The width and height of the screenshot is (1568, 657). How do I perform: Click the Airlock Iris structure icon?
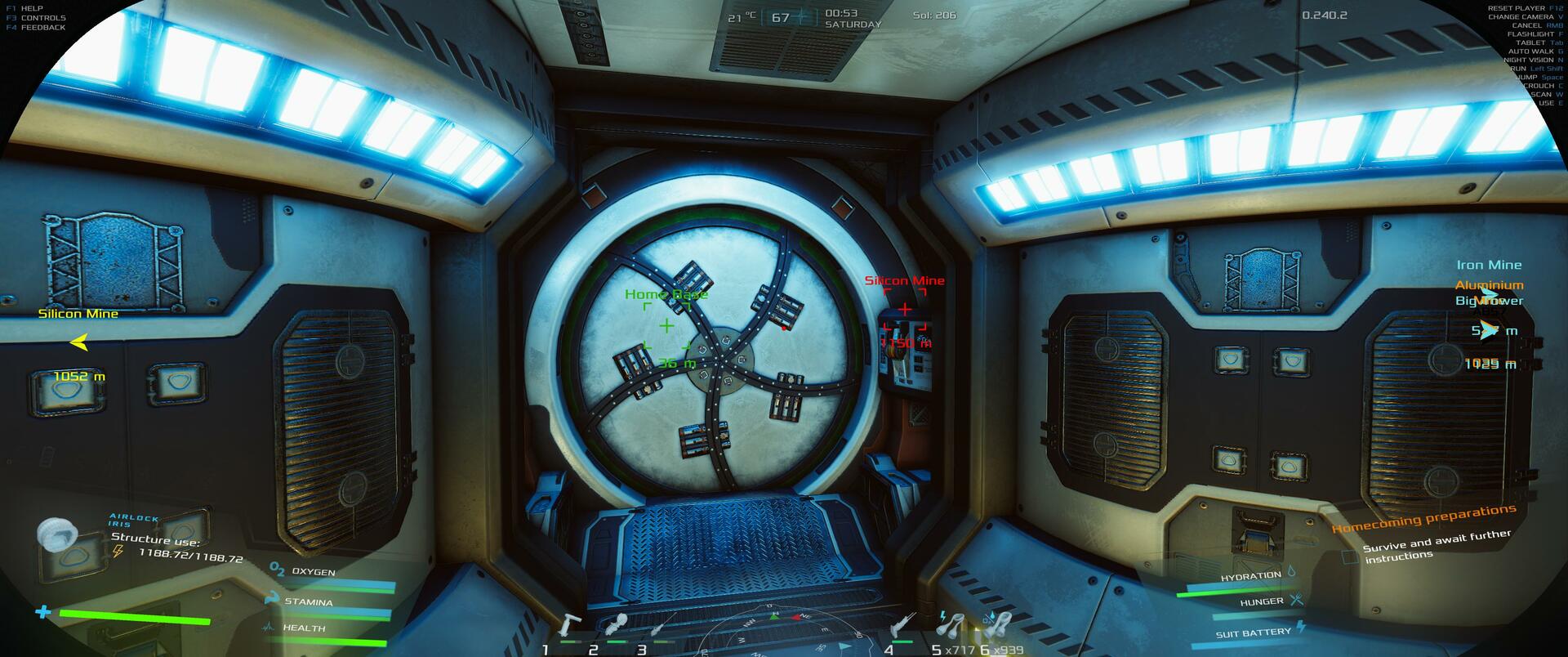tap(58, 534)
